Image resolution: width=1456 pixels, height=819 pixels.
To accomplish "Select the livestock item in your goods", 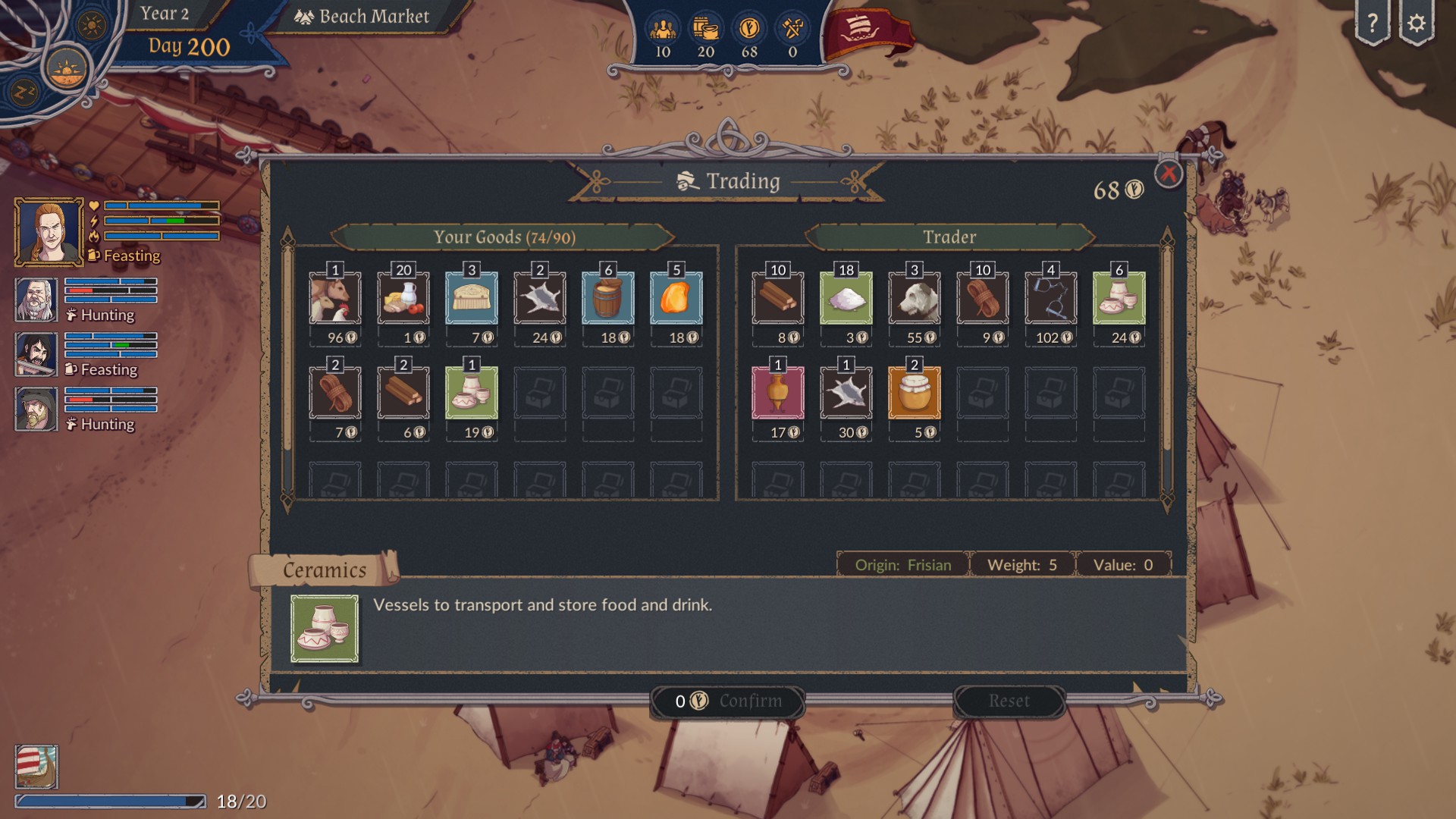I will click(335, 298).
